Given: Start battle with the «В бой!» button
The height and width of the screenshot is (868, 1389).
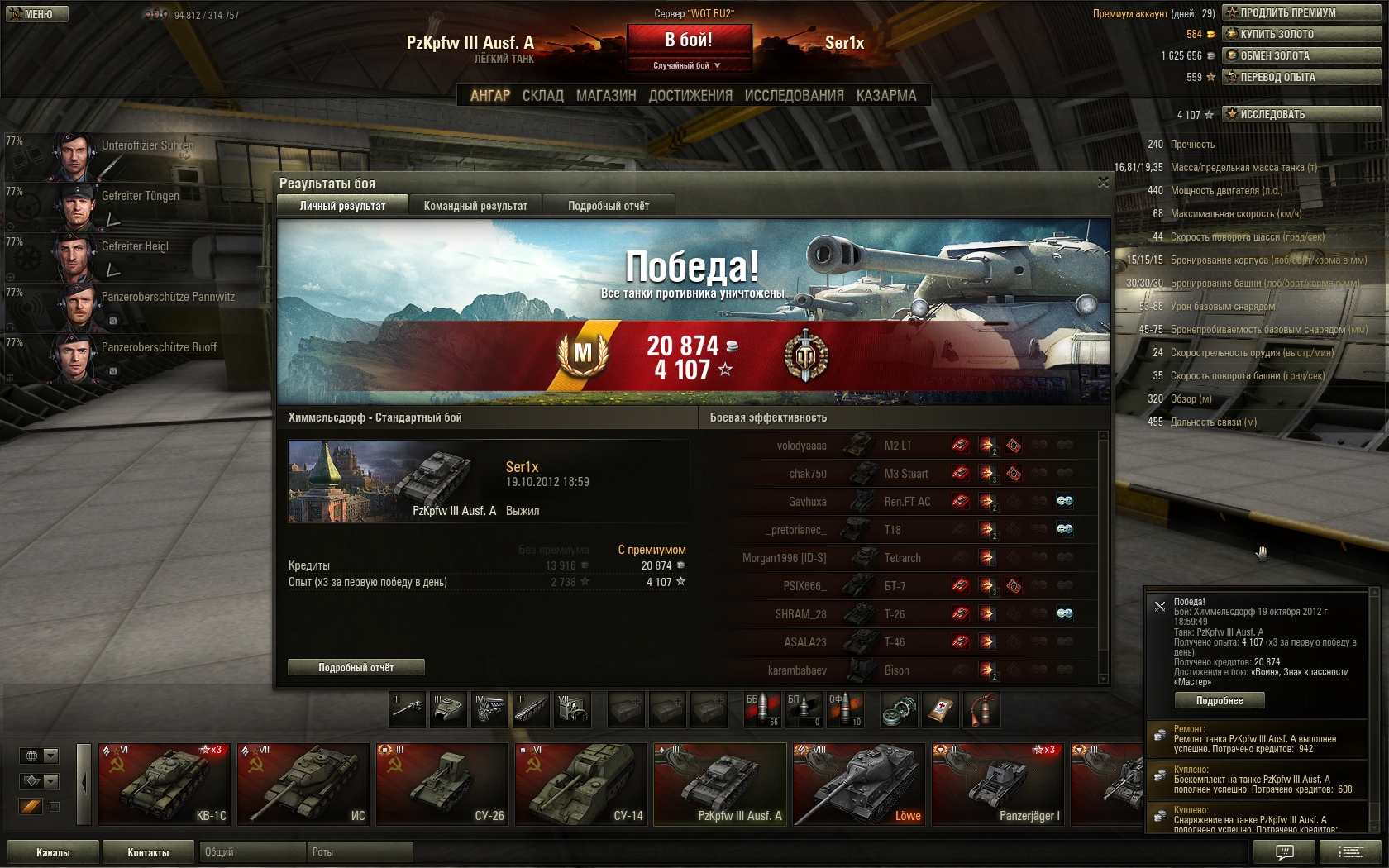Looking at the screenshot, I should 689,40.
